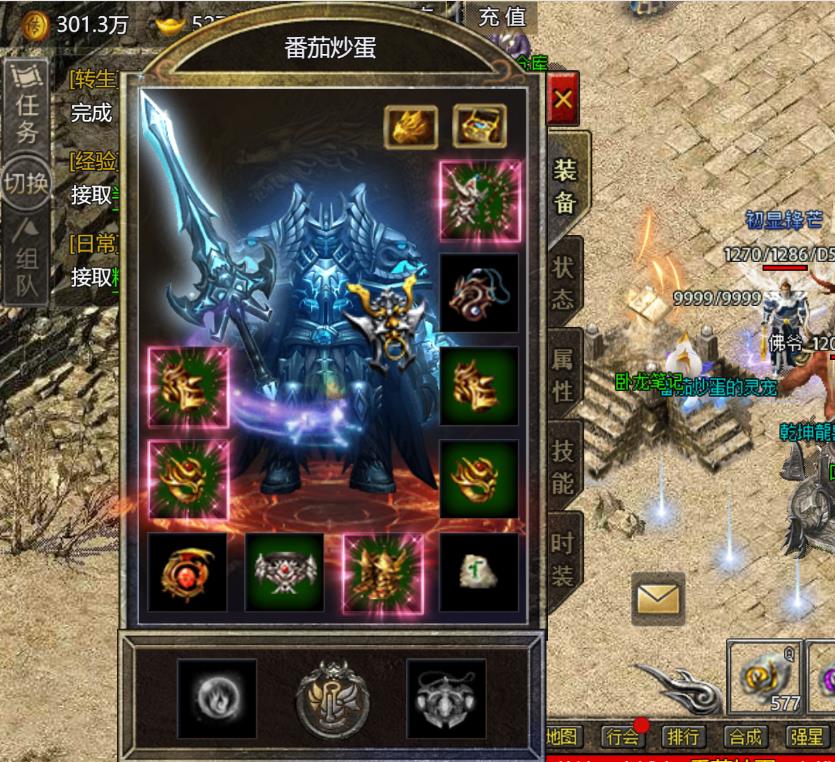This screenshot has height=762, width=835.
Task: Click the 充值 recharge button
Action: pos(502,16)
